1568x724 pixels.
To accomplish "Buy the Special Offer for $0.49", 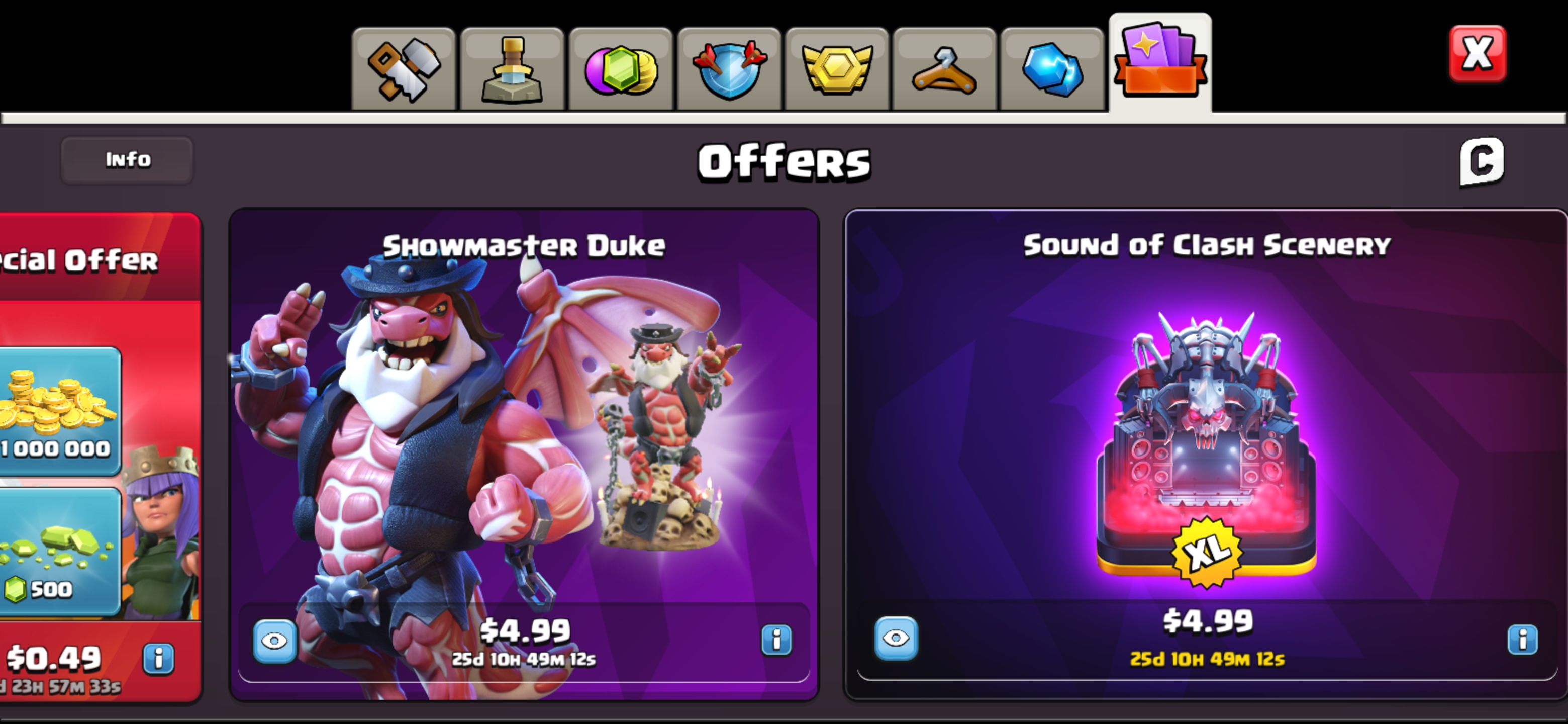I will 55,658.
